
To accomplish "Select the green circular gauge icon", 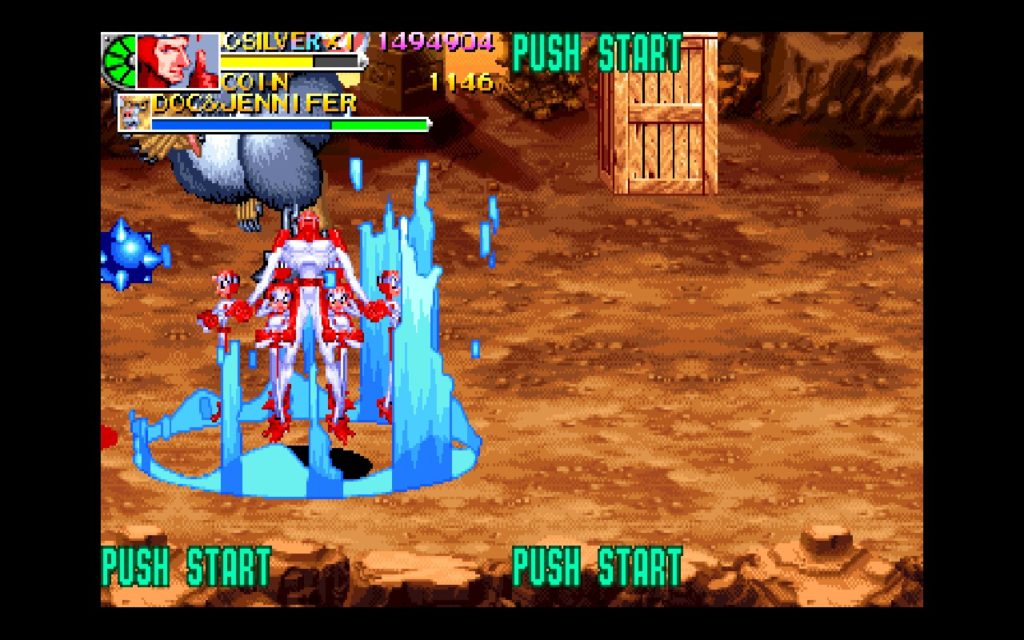I will [x=118, y=62].
